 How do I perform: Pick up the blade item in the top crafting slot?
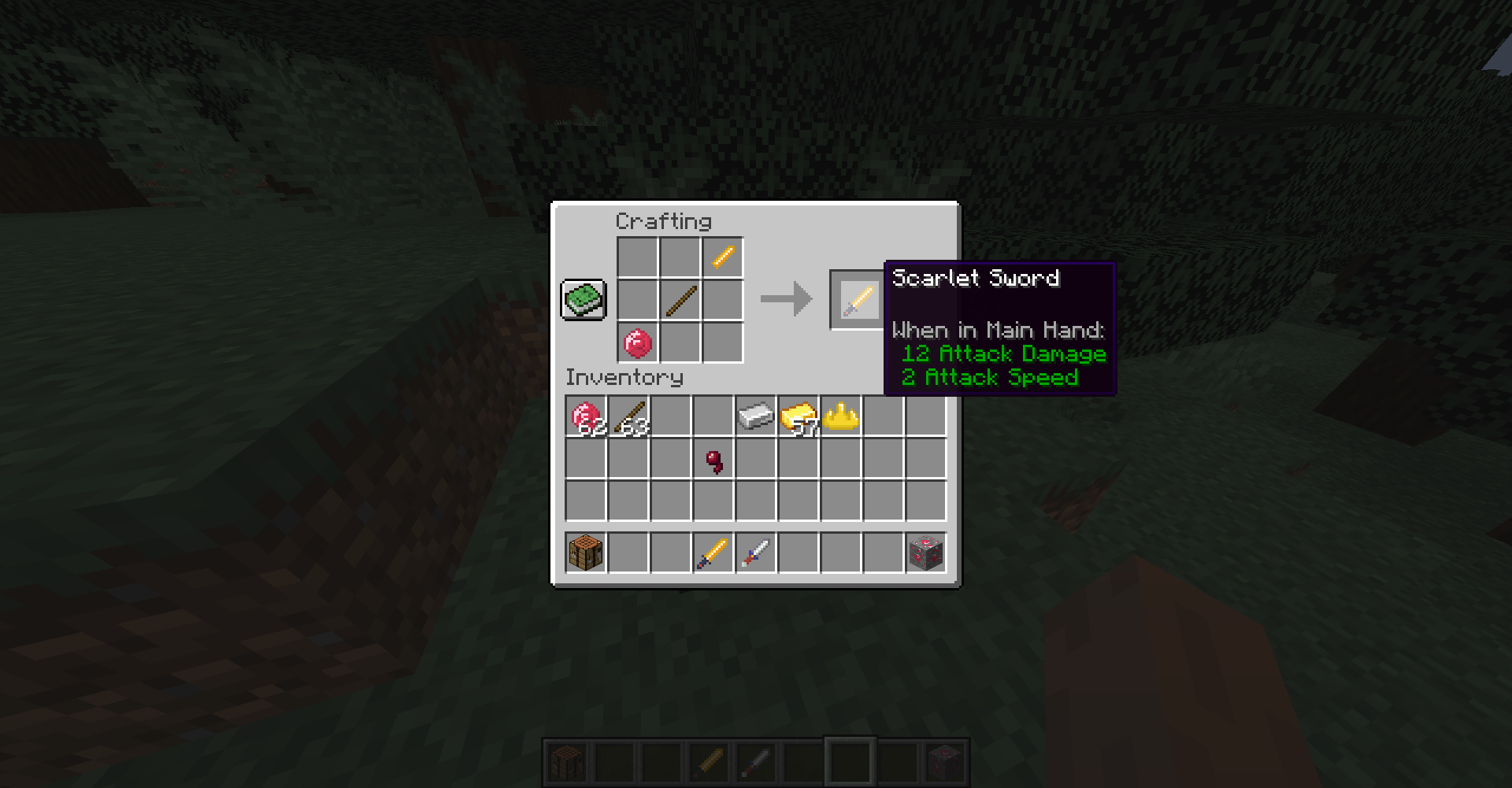[722, 257]
